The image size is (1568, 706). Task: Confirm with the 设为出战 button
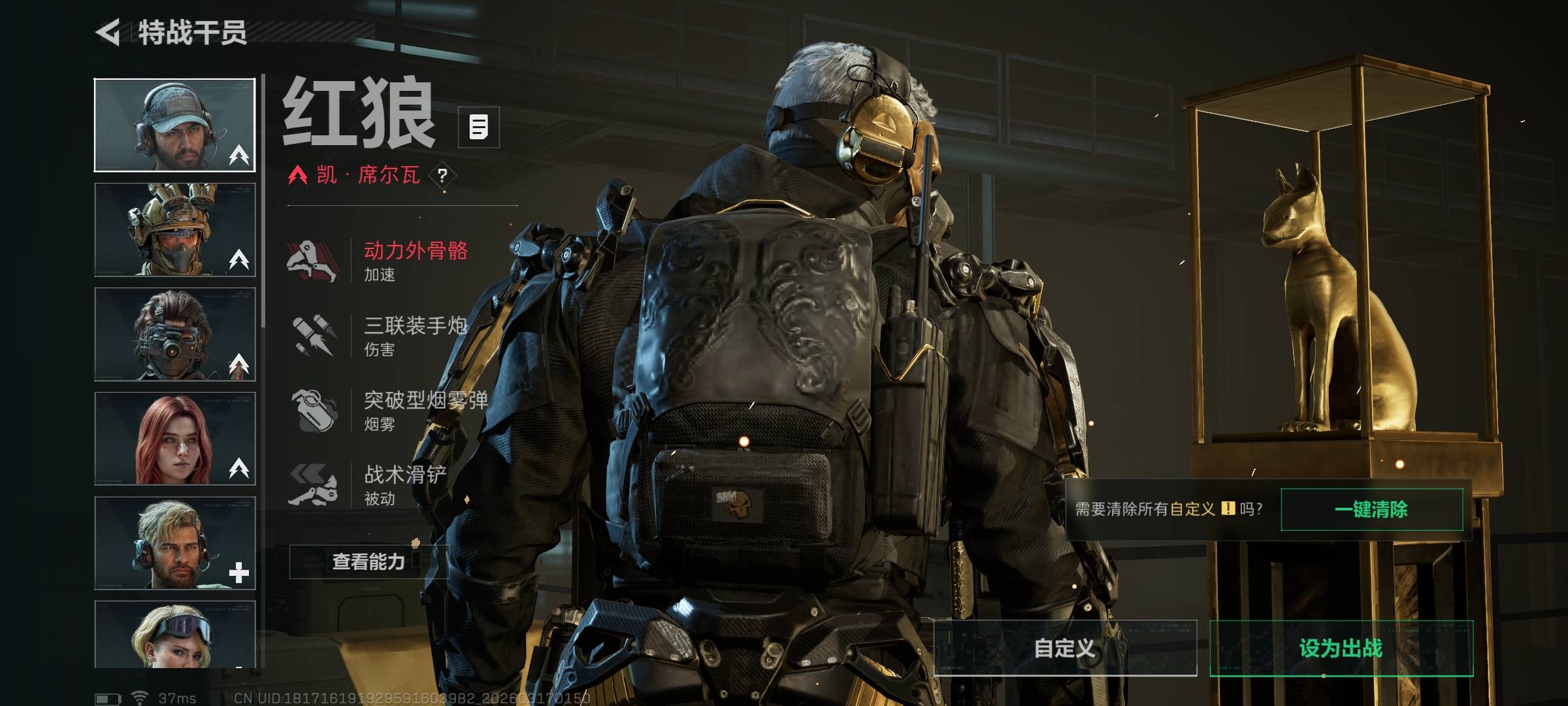1341,648
